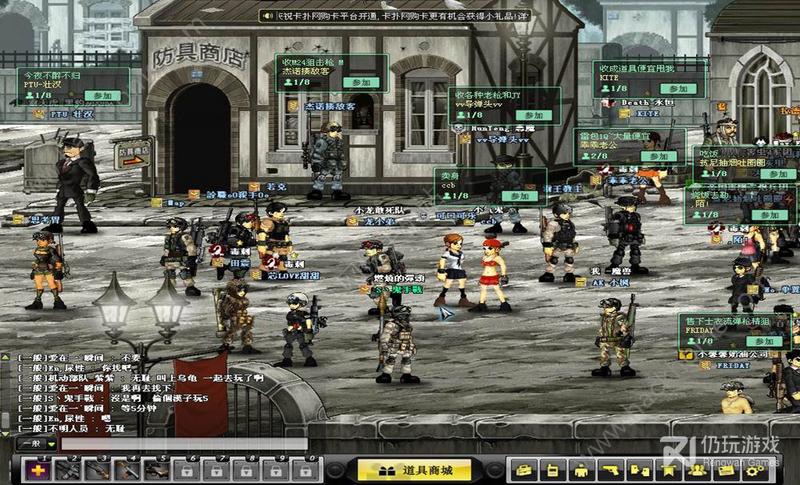
Task: Click the chat message input field
Action: coord(180,443)
